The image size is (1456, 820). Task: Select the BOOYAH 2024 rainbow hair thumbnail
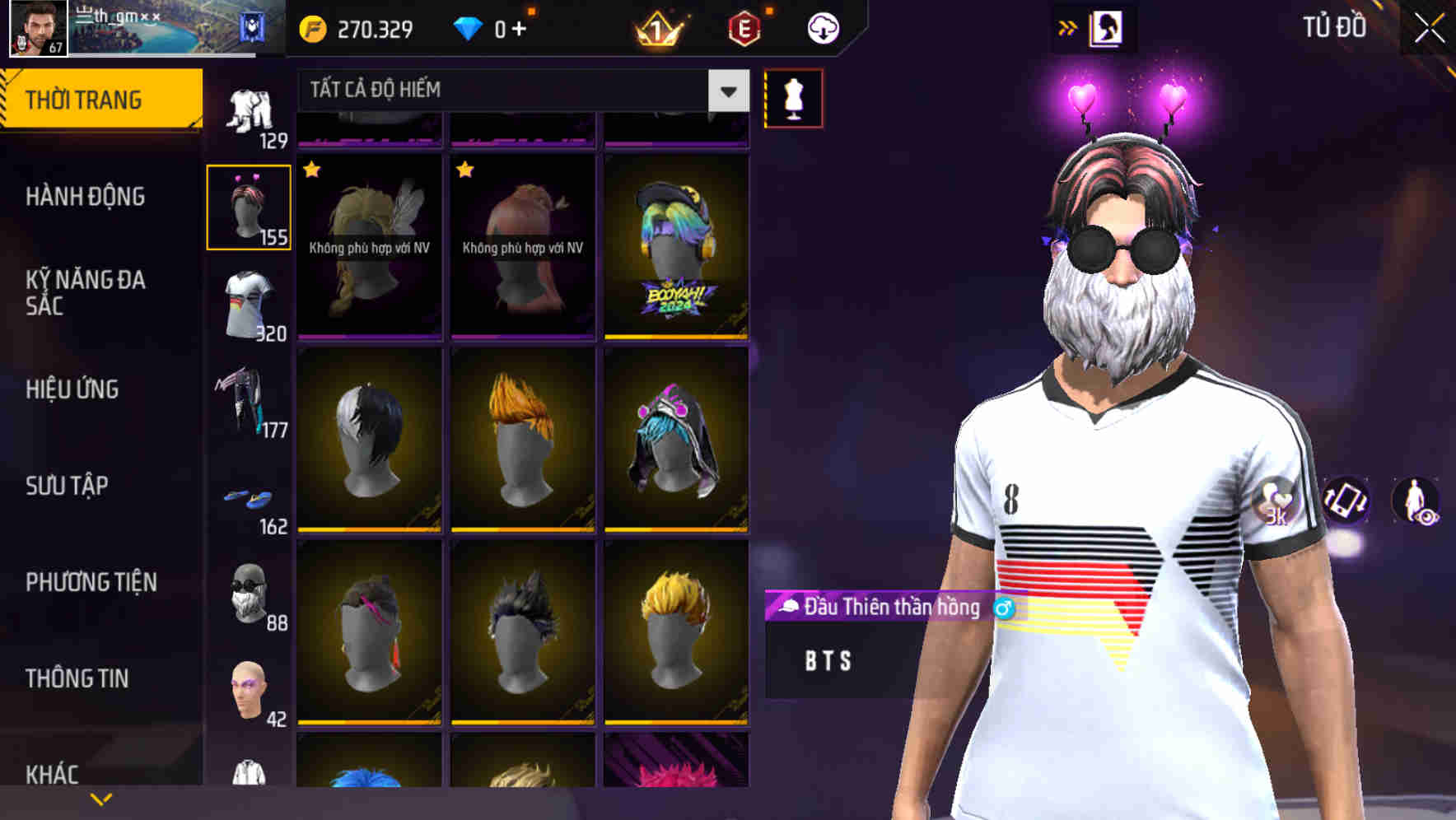coord(674,247)
